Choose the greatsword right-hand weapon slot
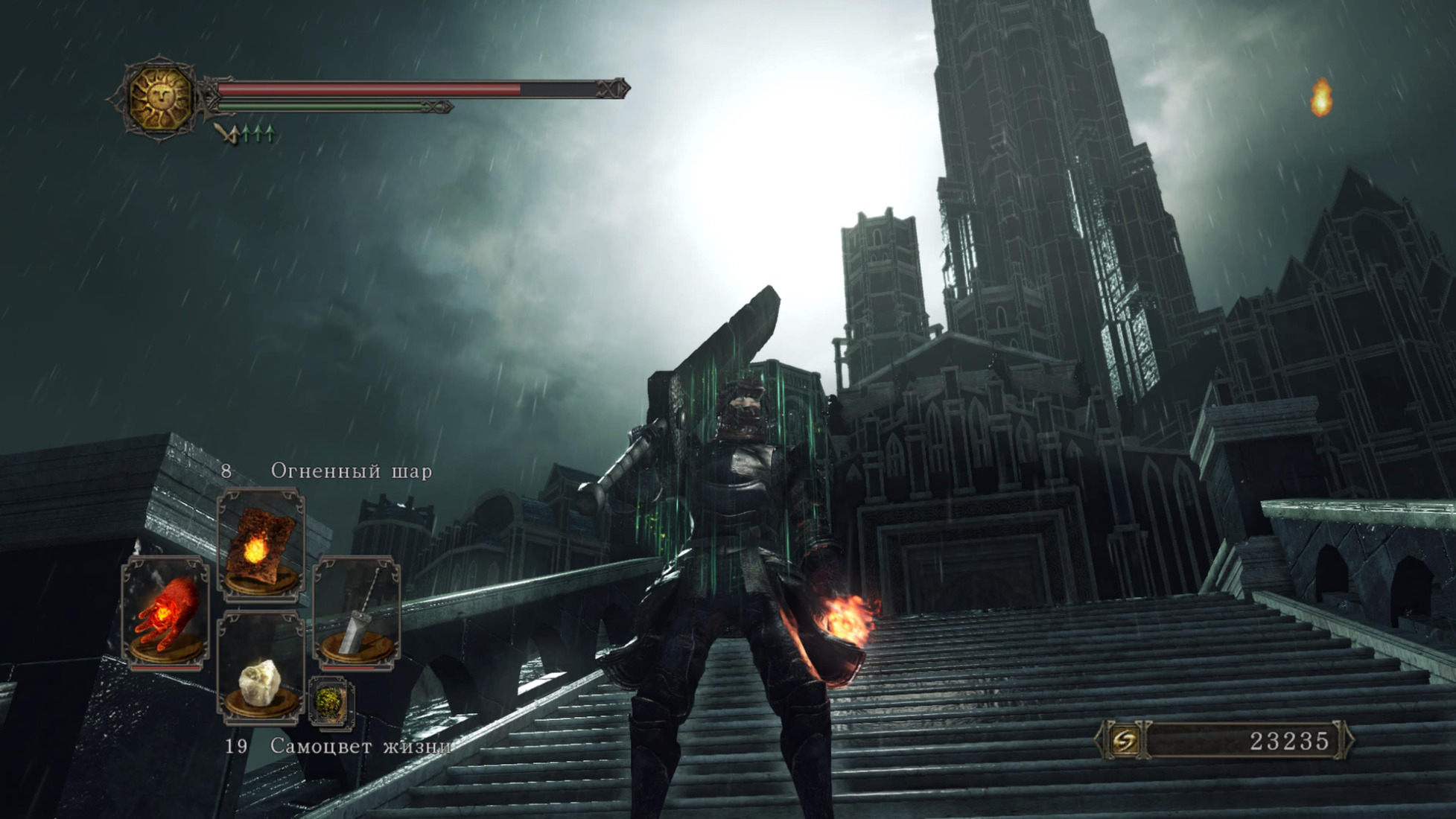The width and height of the screenshot is (1456, 819). (357, 614)
